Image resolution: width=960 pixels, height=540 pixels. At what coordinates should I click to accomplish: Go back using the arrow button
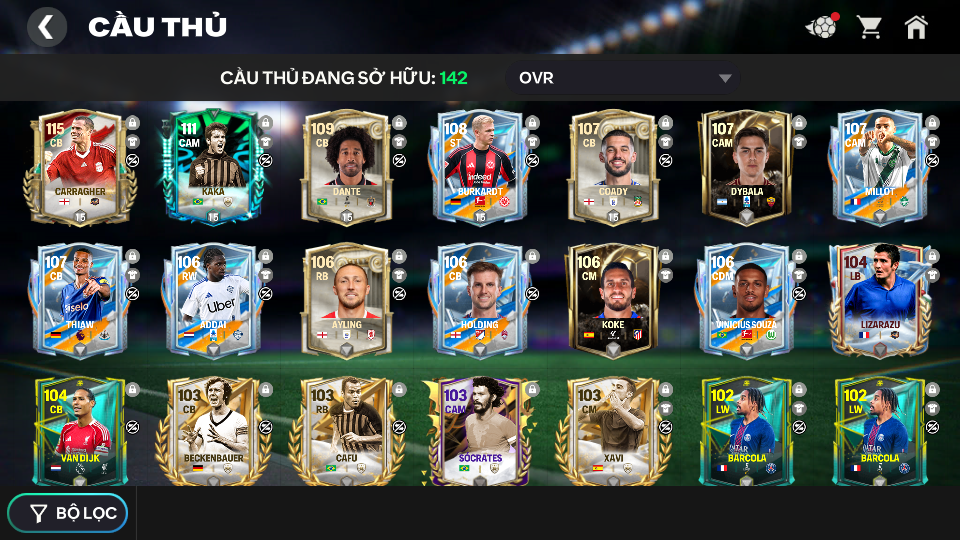point(46,27)
